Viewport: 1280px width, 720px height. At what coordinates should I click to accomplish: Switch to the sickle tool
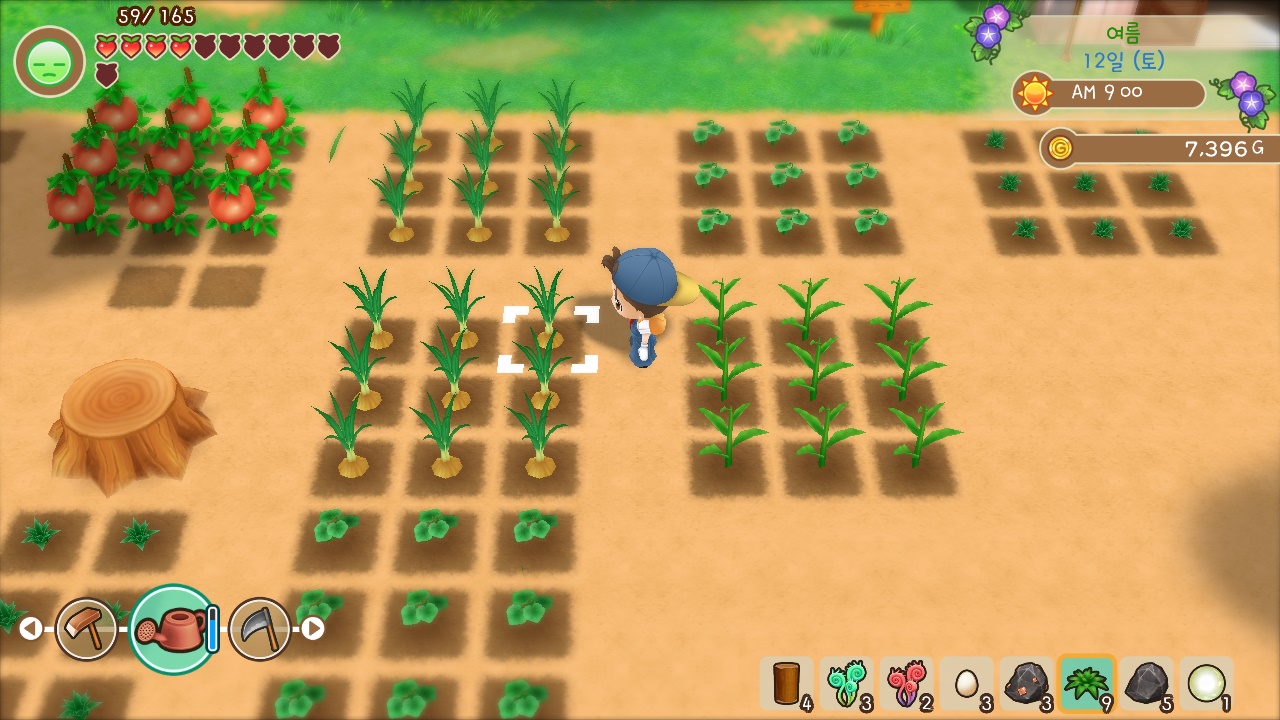coord(260,629)
